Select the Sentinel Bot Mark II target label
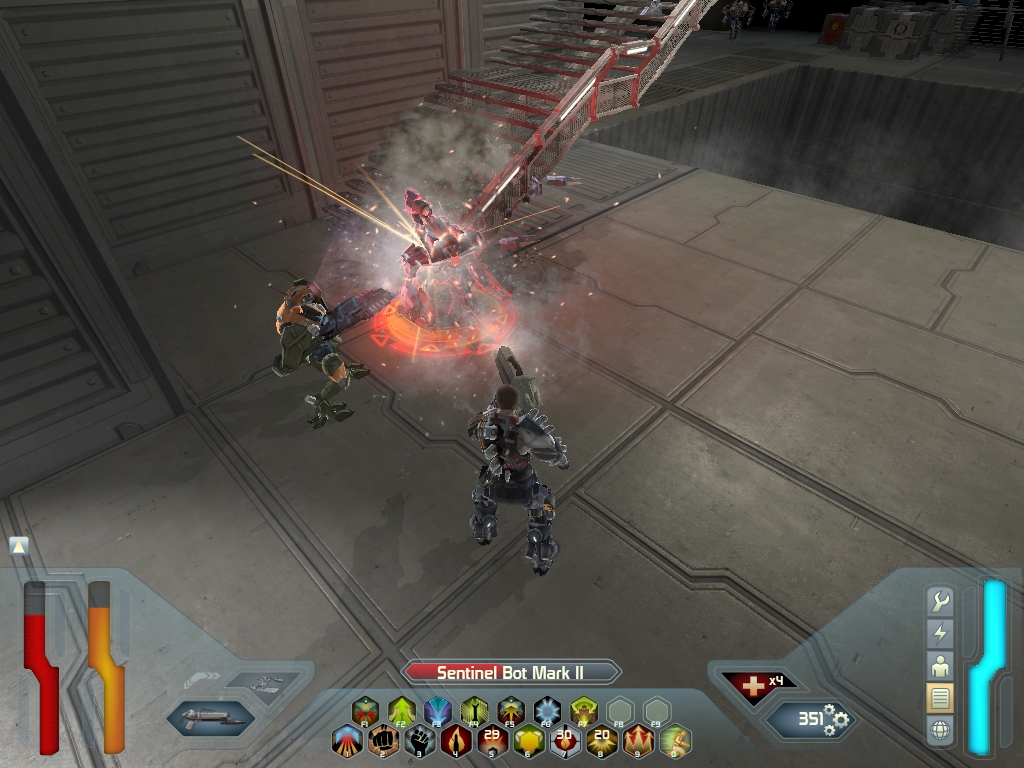Image resolution: width=1024 pixels, height=768 pixels. click(x=510, y=673)
